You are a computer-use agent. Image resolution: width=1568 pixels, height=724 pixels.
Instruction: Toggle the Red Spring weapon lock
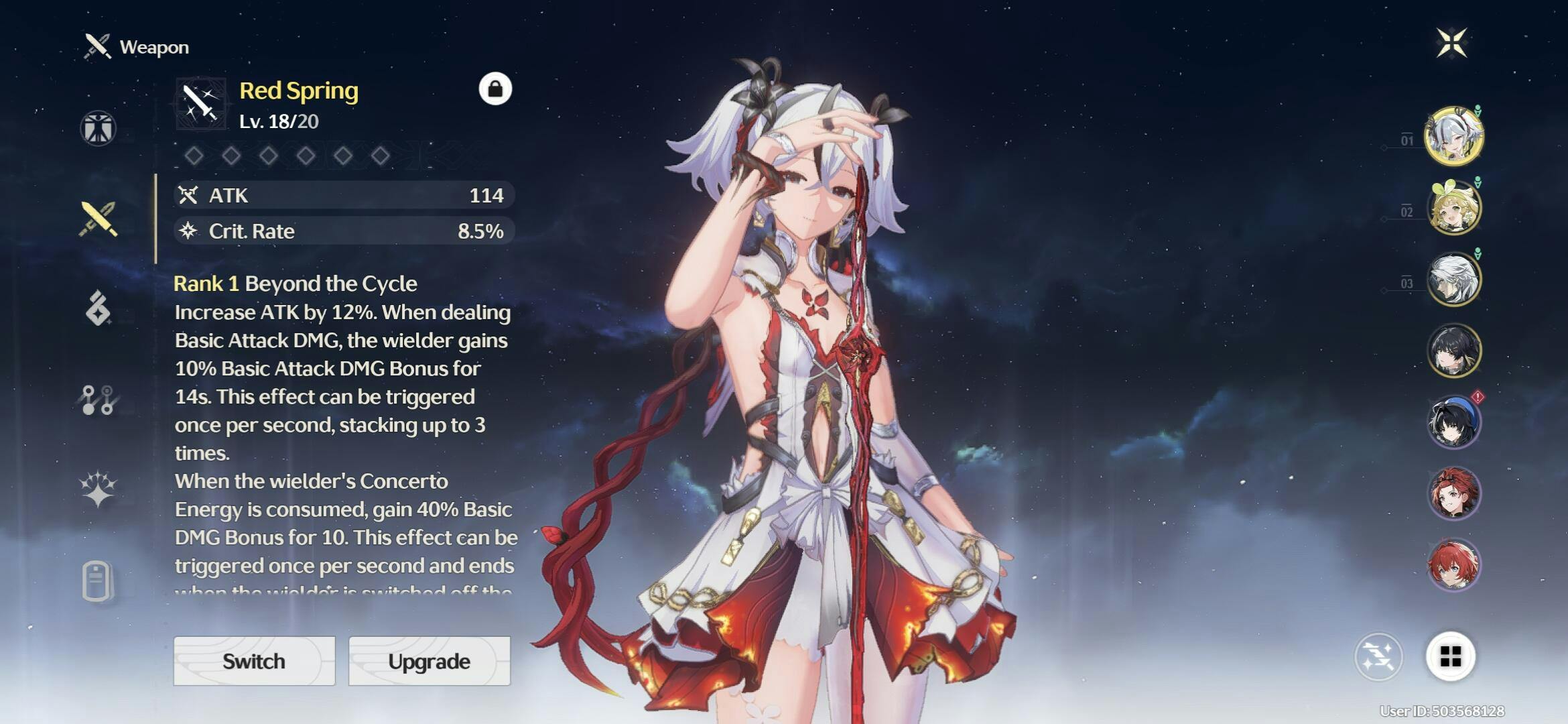coord(495,88)
